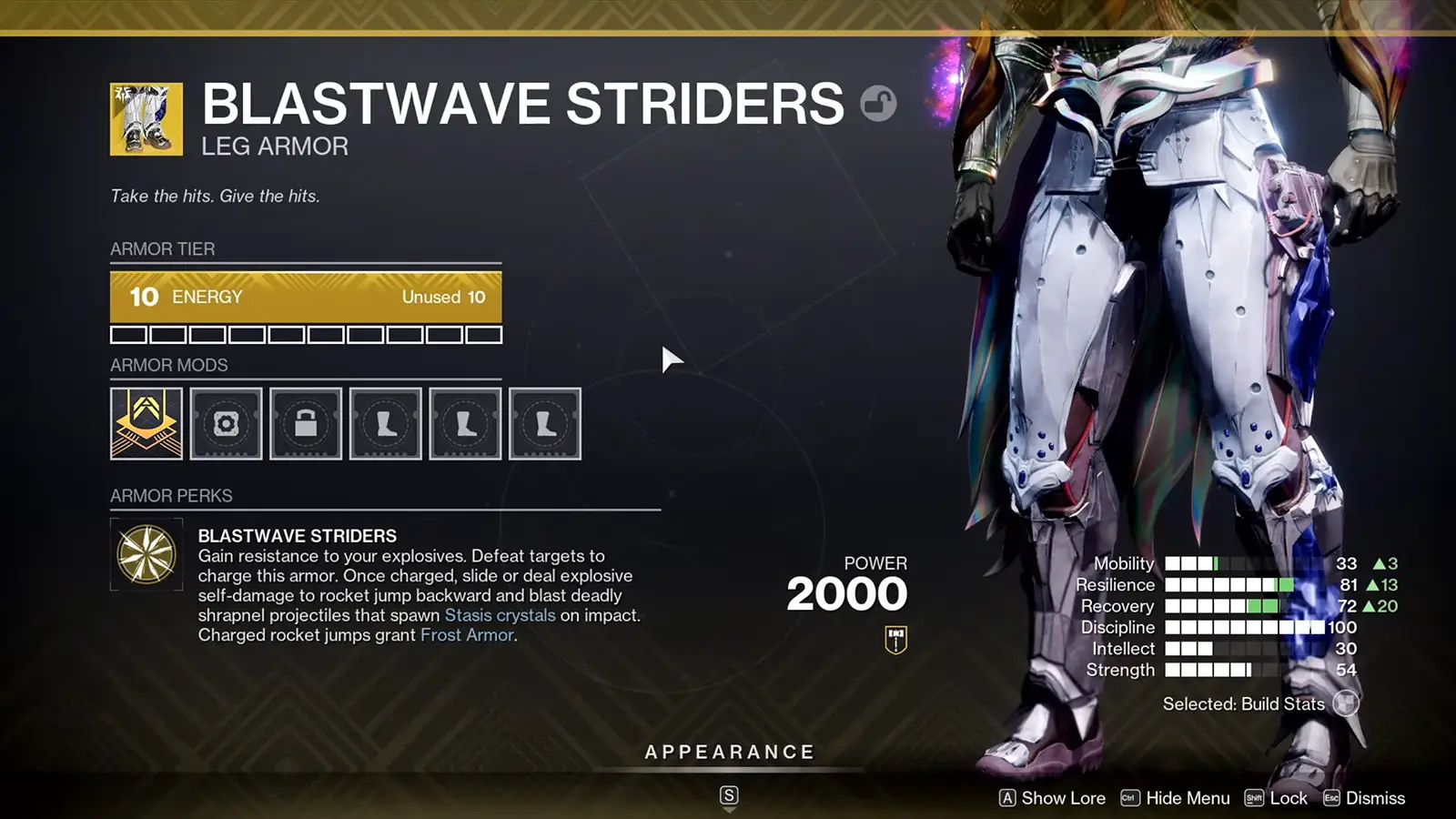Toggle the item Lock option

pos(1286,798)
